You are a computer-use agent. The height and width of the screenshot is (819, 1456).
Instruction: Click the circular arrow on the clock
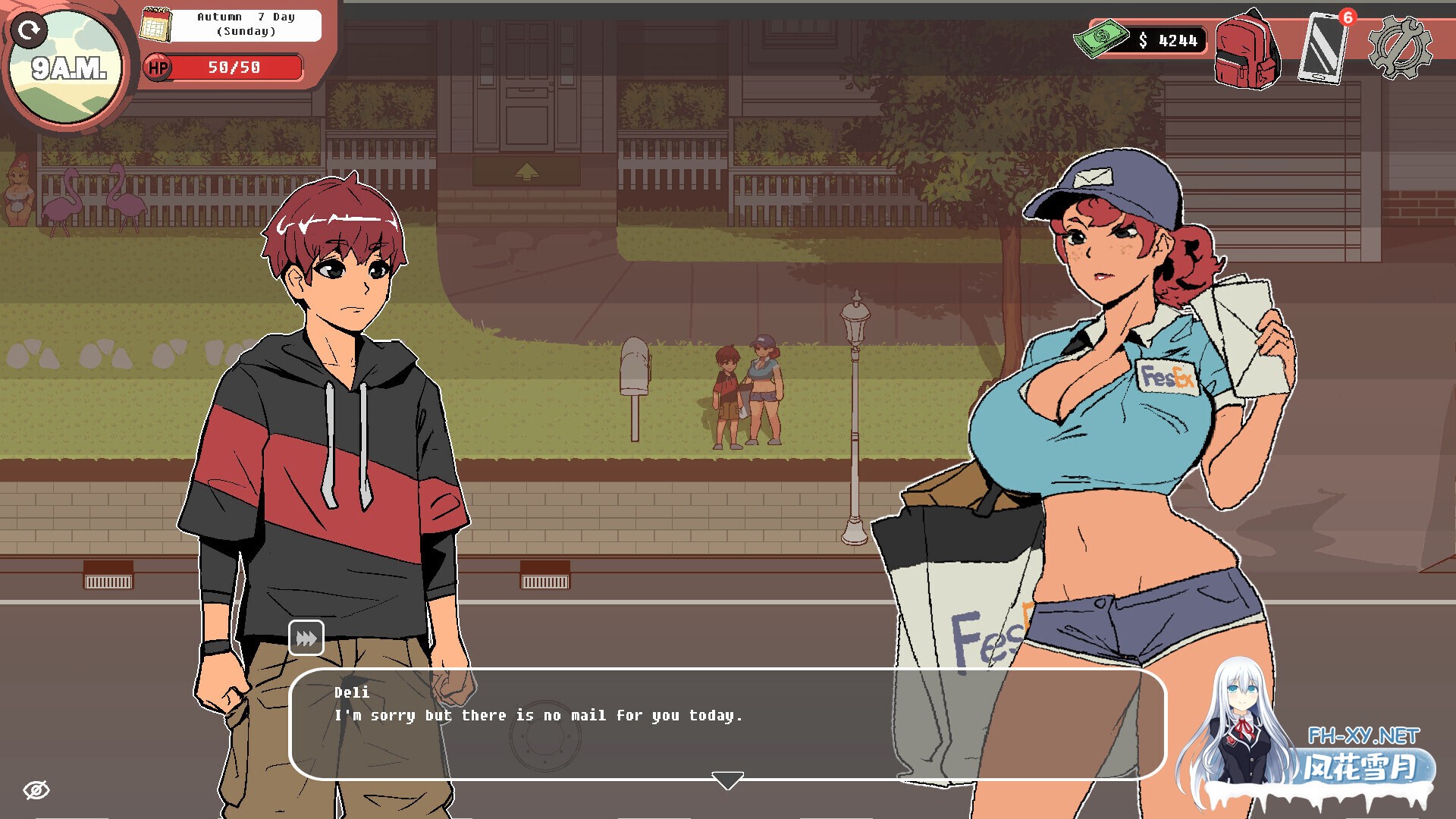[30, 30]
